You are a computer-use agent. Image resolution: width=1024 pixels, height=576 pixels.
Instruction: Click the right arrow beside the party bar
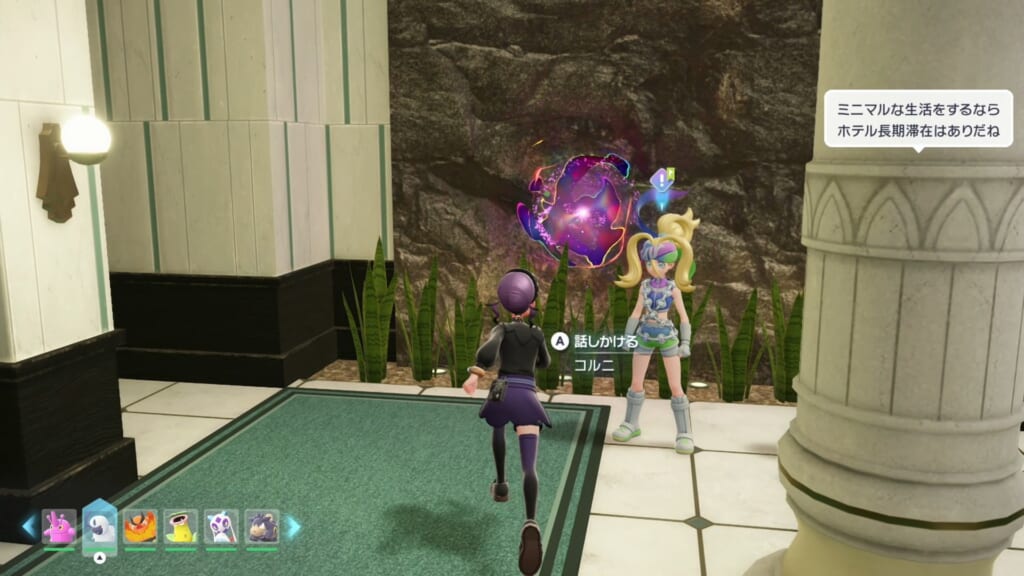[x=292, y=527]
